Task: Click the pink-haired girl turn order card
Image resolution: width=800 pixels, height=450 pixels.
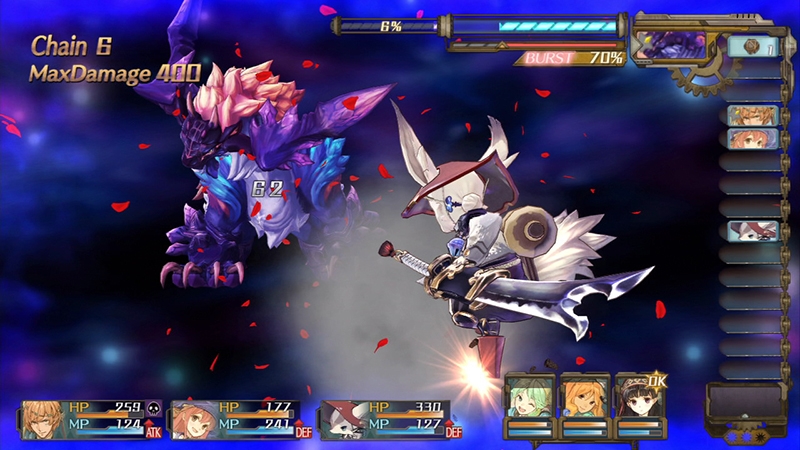Action: point(752,138)
